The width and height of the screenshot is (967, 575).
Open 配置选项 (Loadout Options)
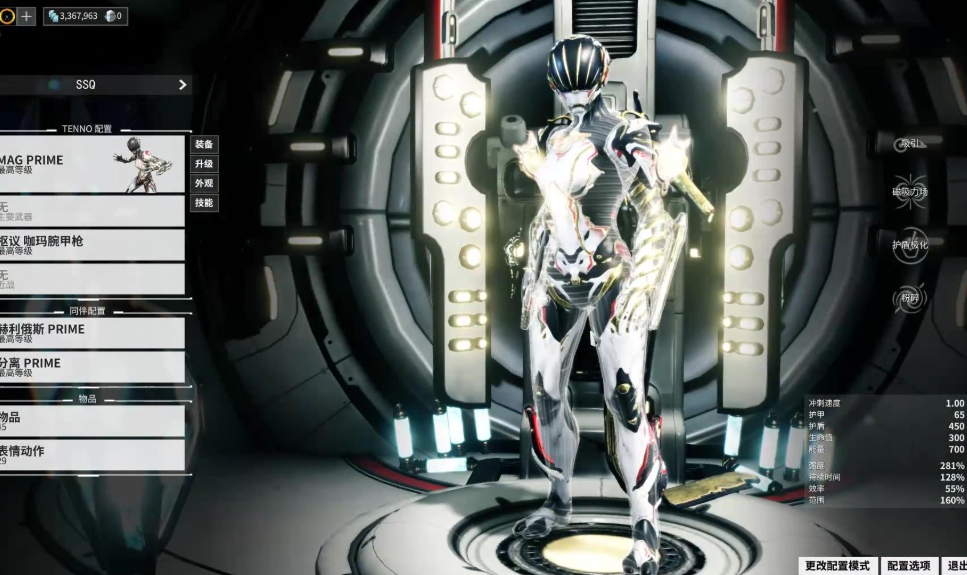point(909,566)
